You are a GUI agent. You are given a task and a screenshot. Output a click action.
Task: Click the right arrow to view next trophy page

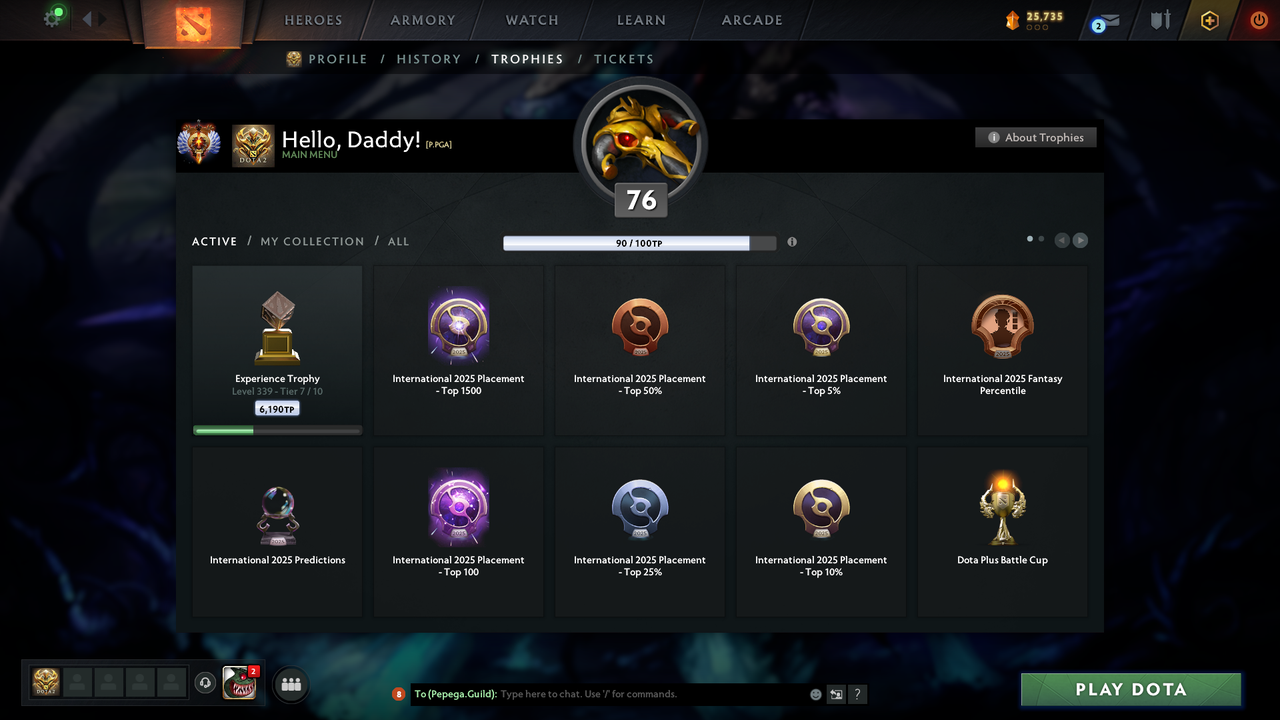pyautogui.click(x=1081, y=240)
